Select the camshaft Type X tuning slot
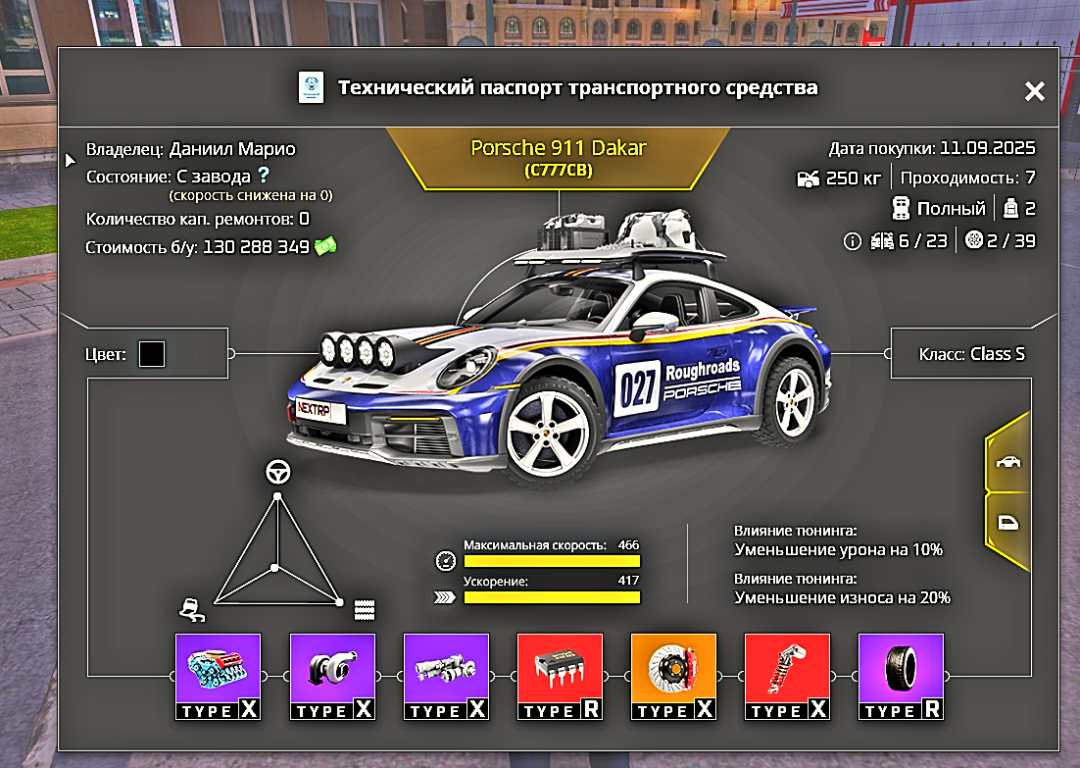This screenshot has width=1080, height=768. coord(446,676)
